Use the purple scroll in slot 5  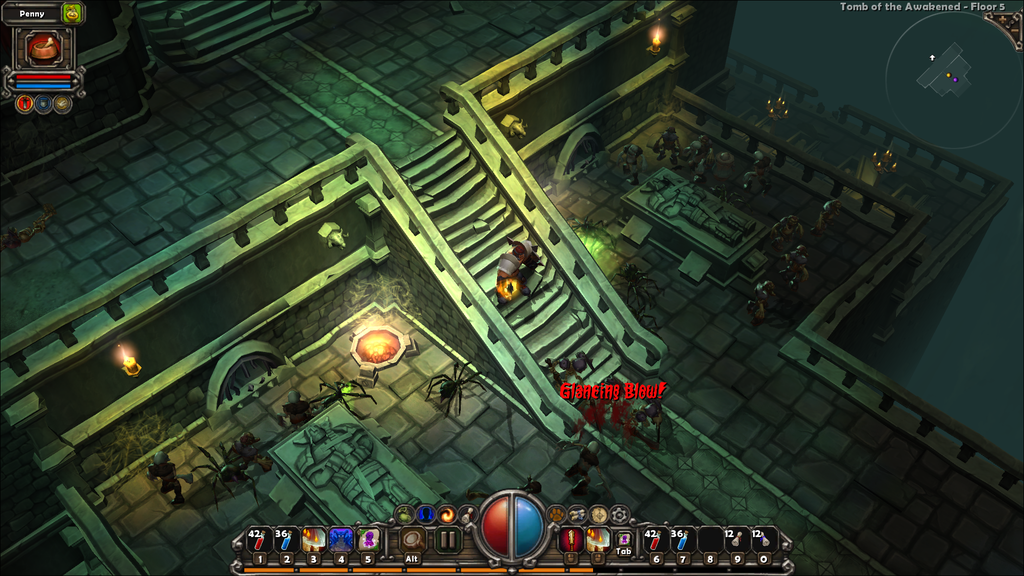click(x=367, y=540)
